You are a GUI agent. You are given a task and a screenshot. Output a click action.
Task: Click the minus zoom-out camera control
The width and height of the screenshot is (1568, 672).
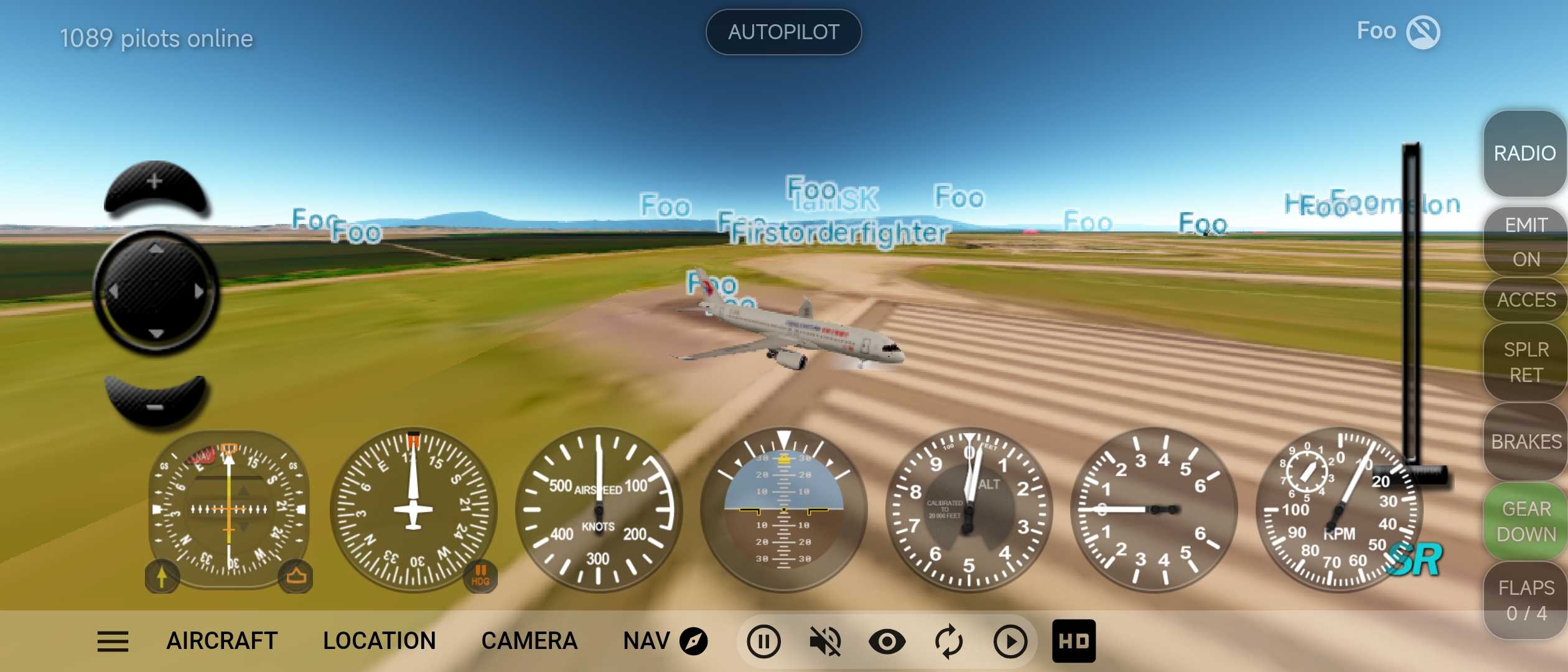tap(155, 401)
